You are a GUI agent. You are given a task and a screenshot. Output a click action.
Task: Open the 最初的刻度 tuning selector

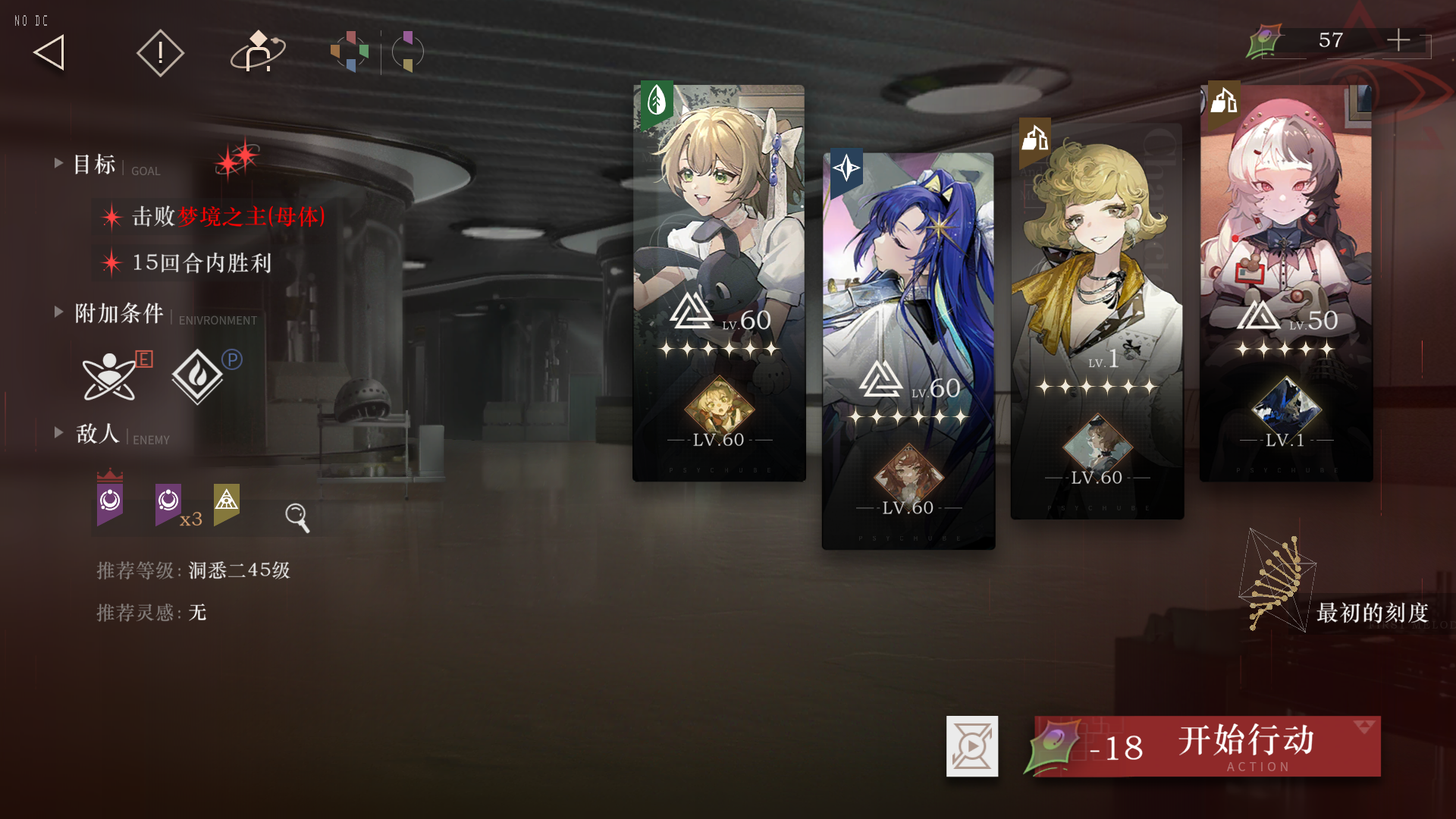point(1335,599)
